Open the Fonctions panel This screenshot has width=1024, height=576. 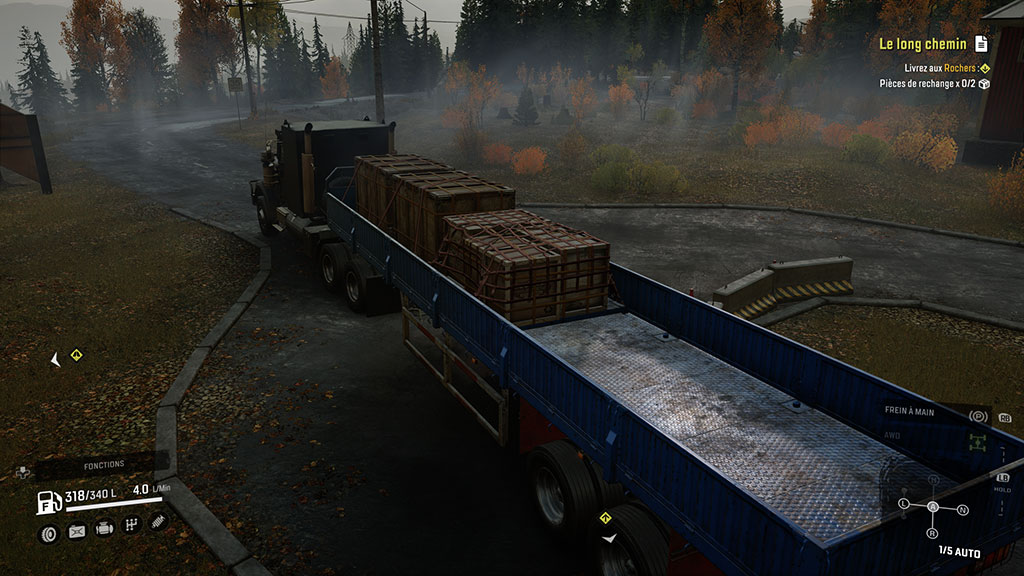pos(104,464)
